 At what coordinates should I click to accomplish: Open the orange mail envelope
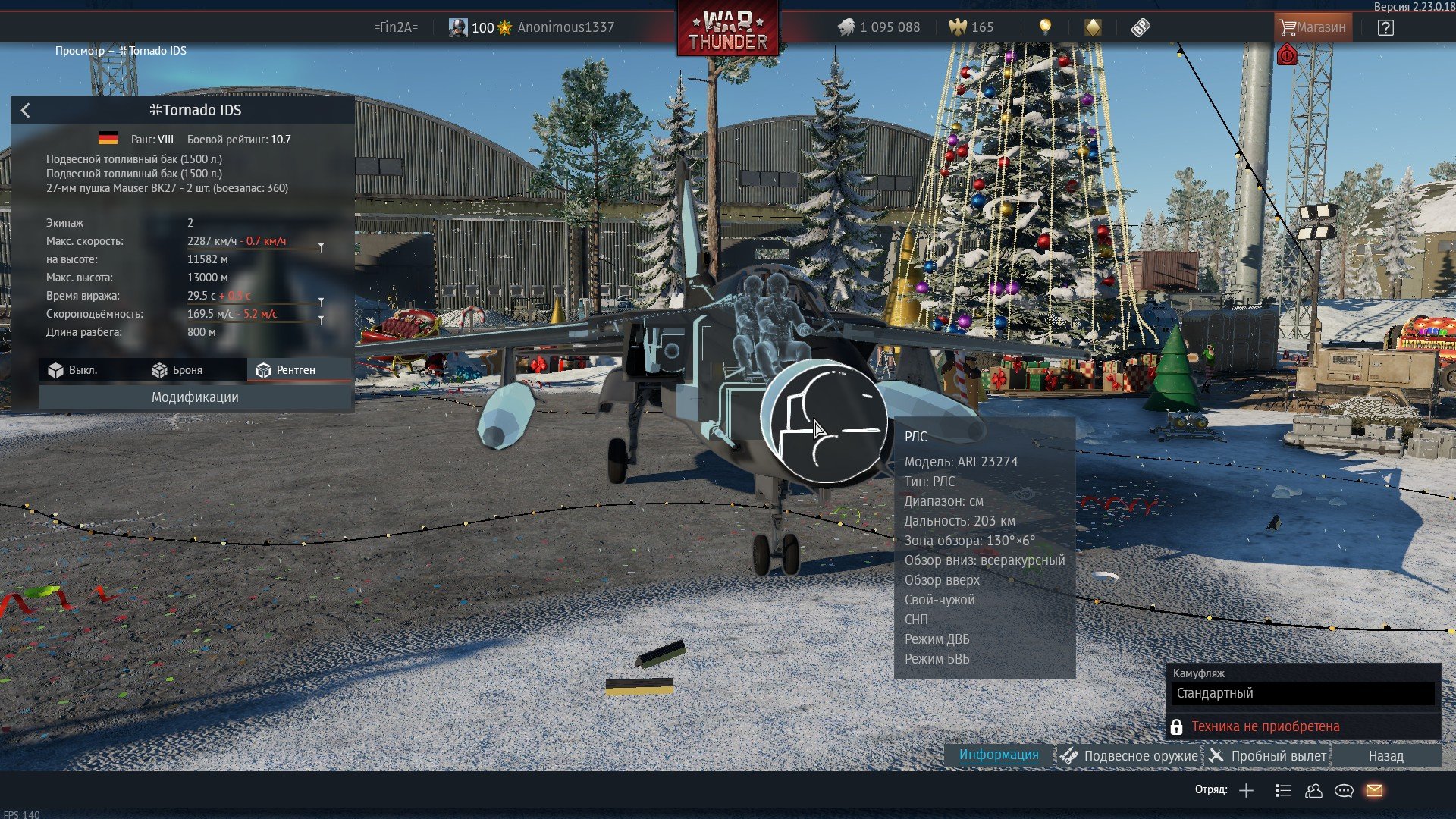click(x=1374, y=791)
